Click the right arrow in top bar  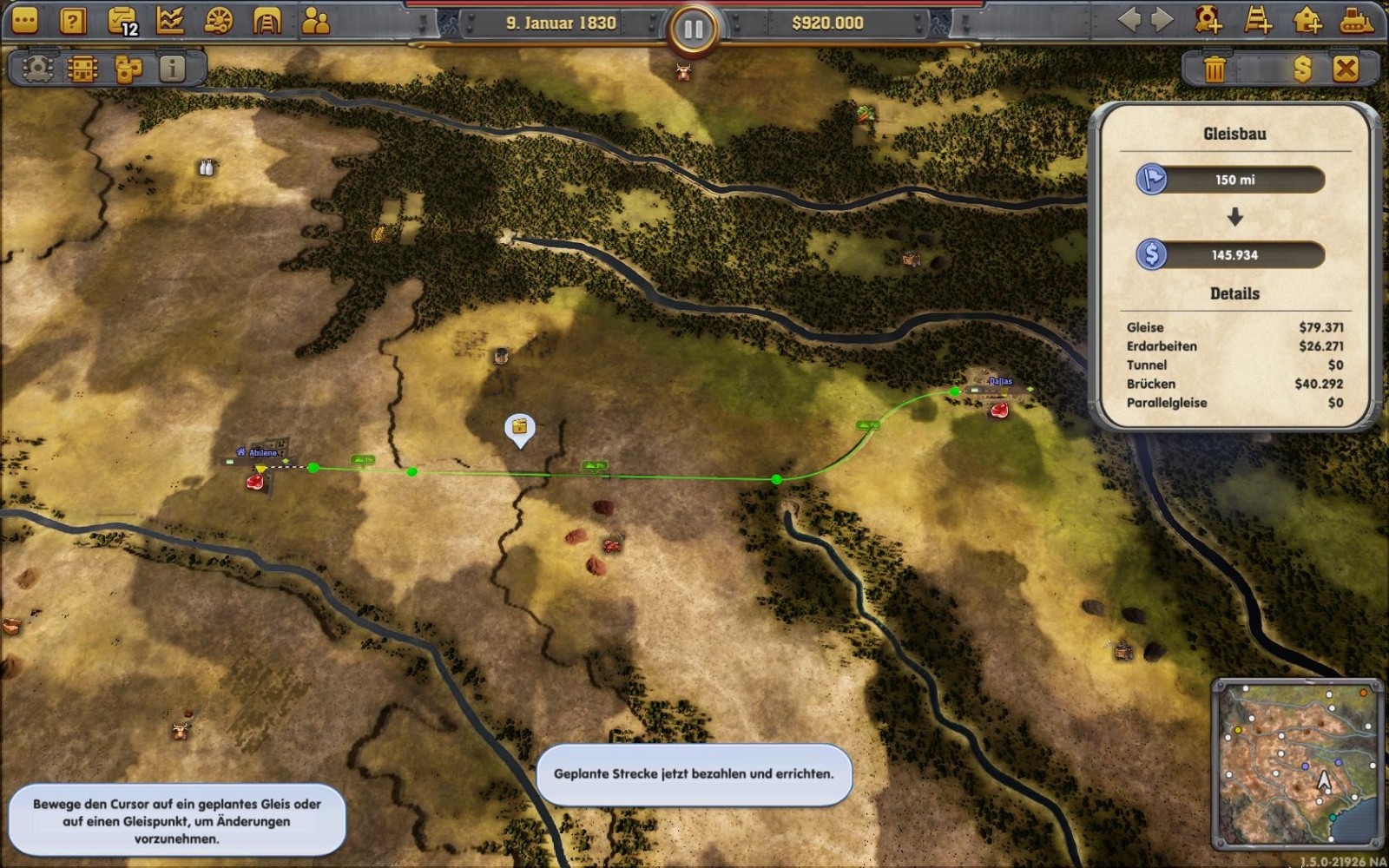tap(1162, 20)
